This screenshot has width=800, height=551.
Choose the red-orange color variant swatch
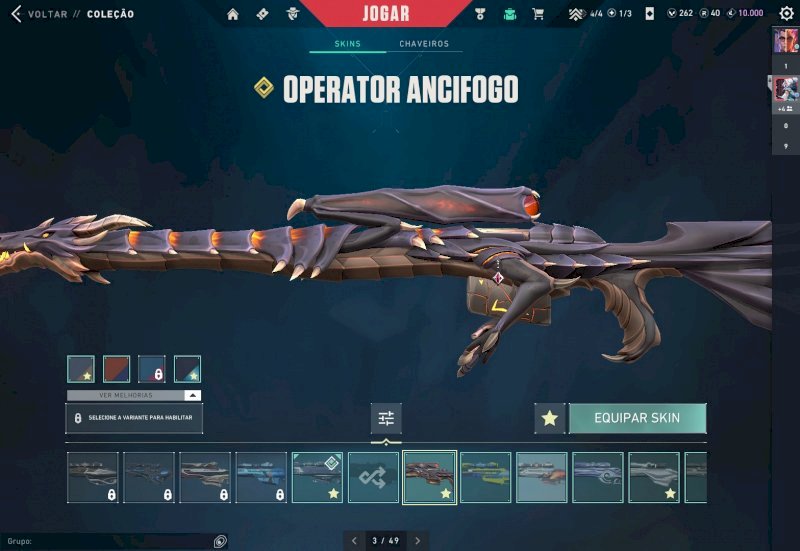[x=117, y=369]
